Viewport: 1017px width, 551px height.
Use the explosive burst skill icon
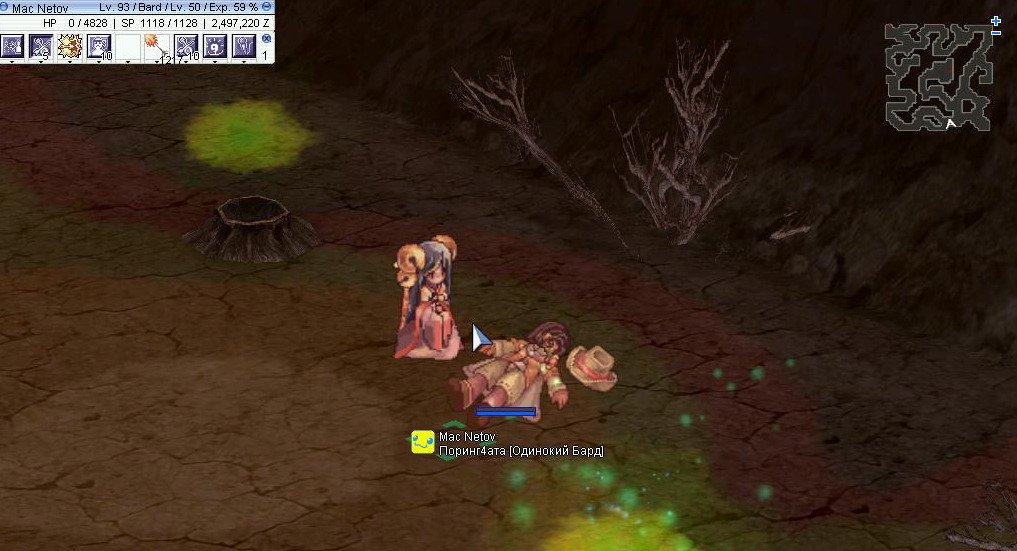(70, 46)
